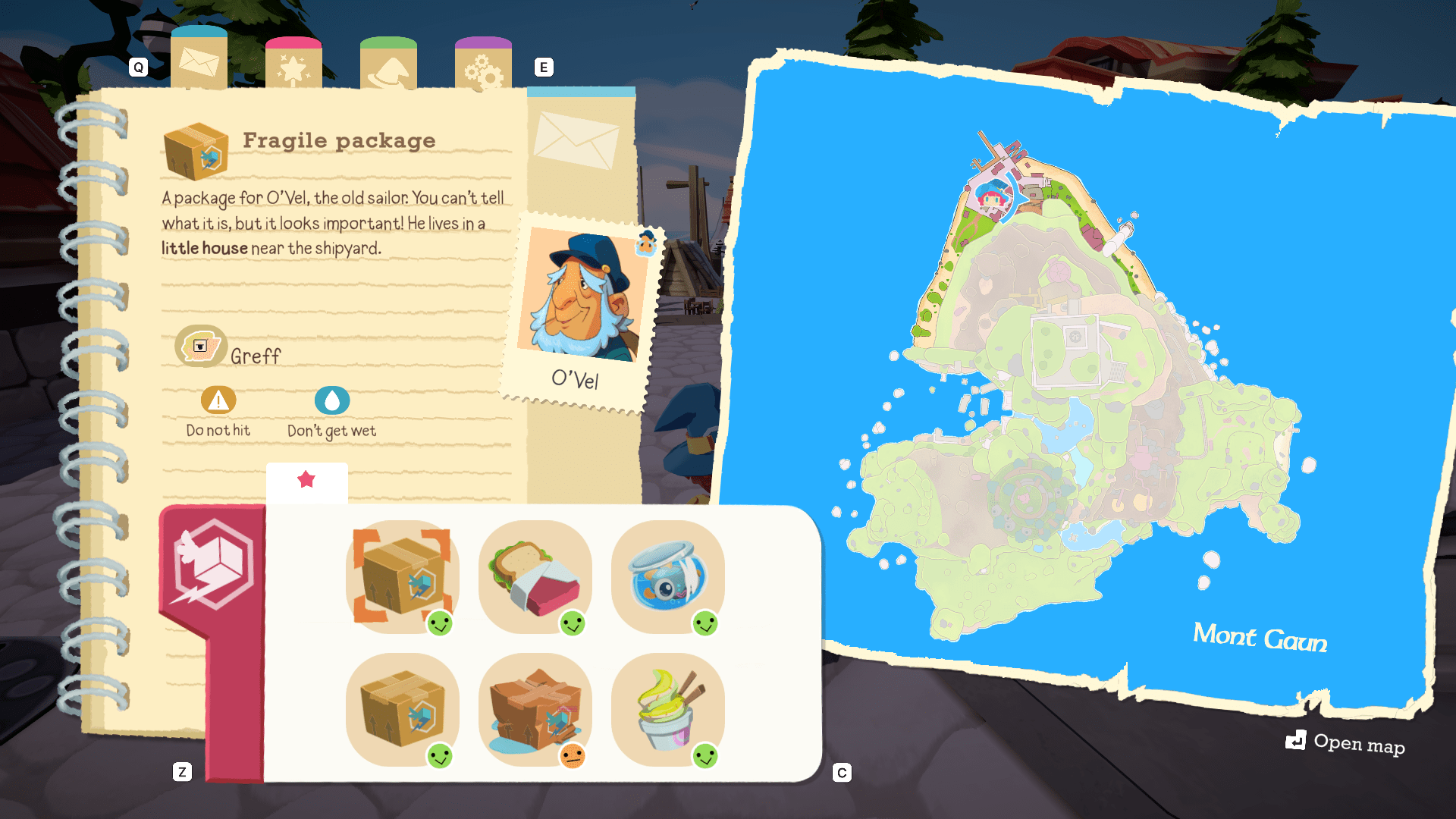Click the soggy damaged package icon
The image size is (1456, 819).
coord(535,709)
